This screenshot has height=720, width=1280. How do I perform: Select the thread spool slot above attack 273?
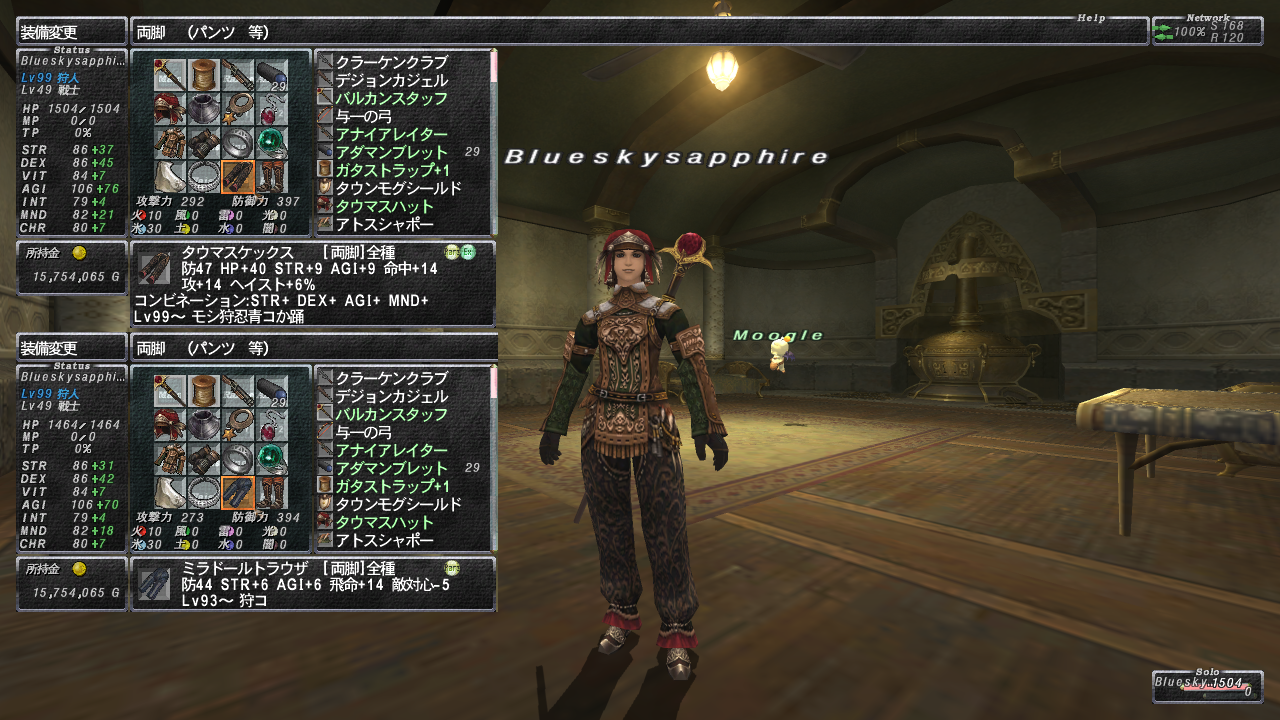[203, 390]
